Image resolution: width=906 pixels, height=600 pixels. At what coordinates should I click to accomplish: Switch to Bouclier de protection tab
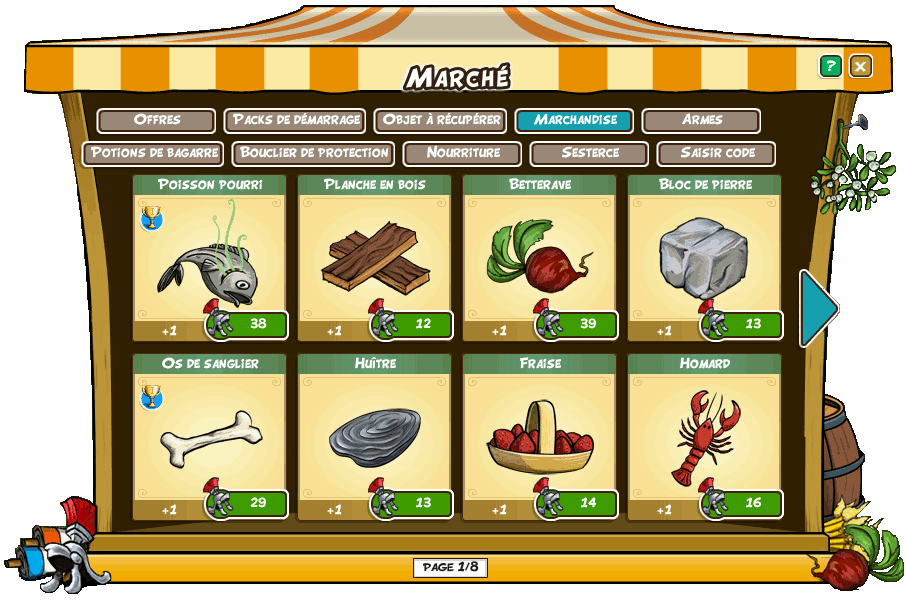point(314,153)
